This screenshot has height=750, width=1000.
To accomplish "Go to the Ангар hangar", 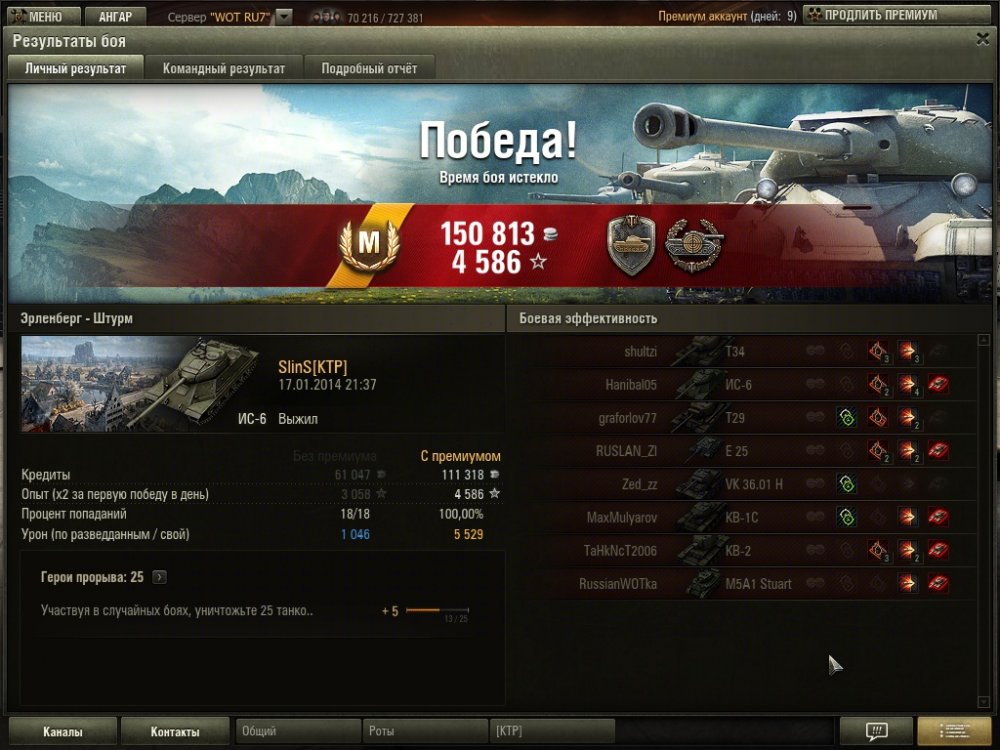I will coord(115,17).
